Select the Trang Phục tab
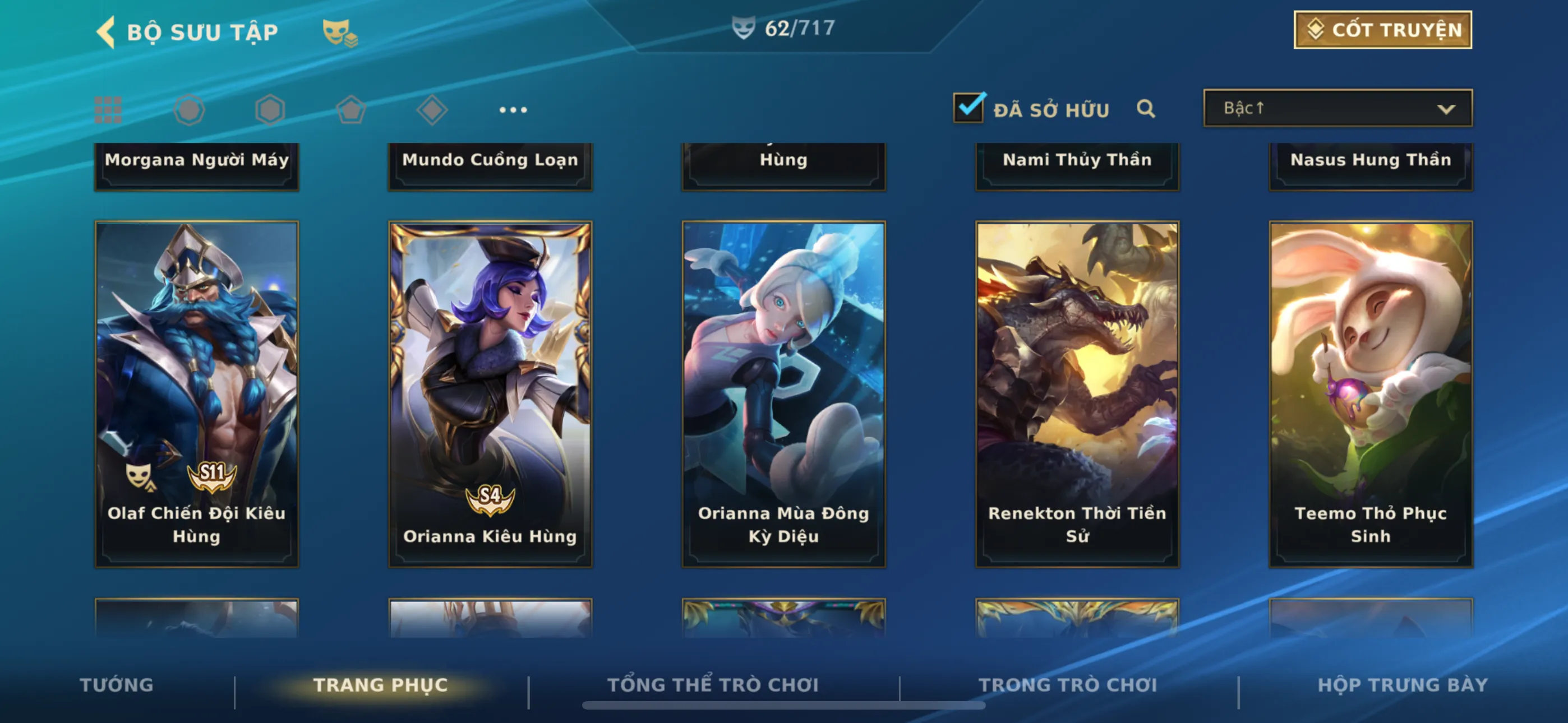Viewport: 1568px width, 723px height. click(x=380, y=685)
